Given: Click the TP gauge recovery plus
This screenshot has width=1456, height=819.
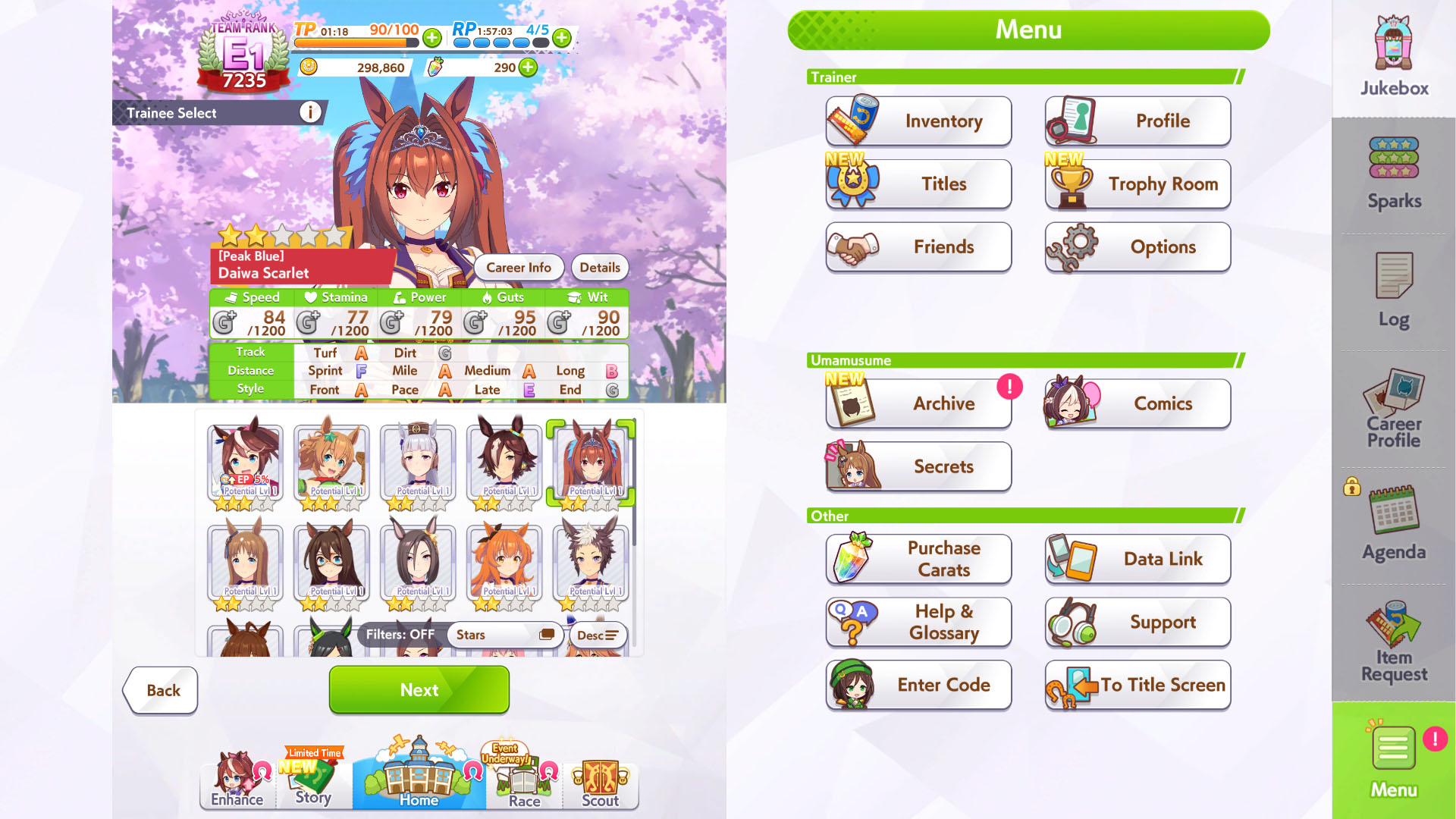Looking at the screenshot, I should click(431, 37).
